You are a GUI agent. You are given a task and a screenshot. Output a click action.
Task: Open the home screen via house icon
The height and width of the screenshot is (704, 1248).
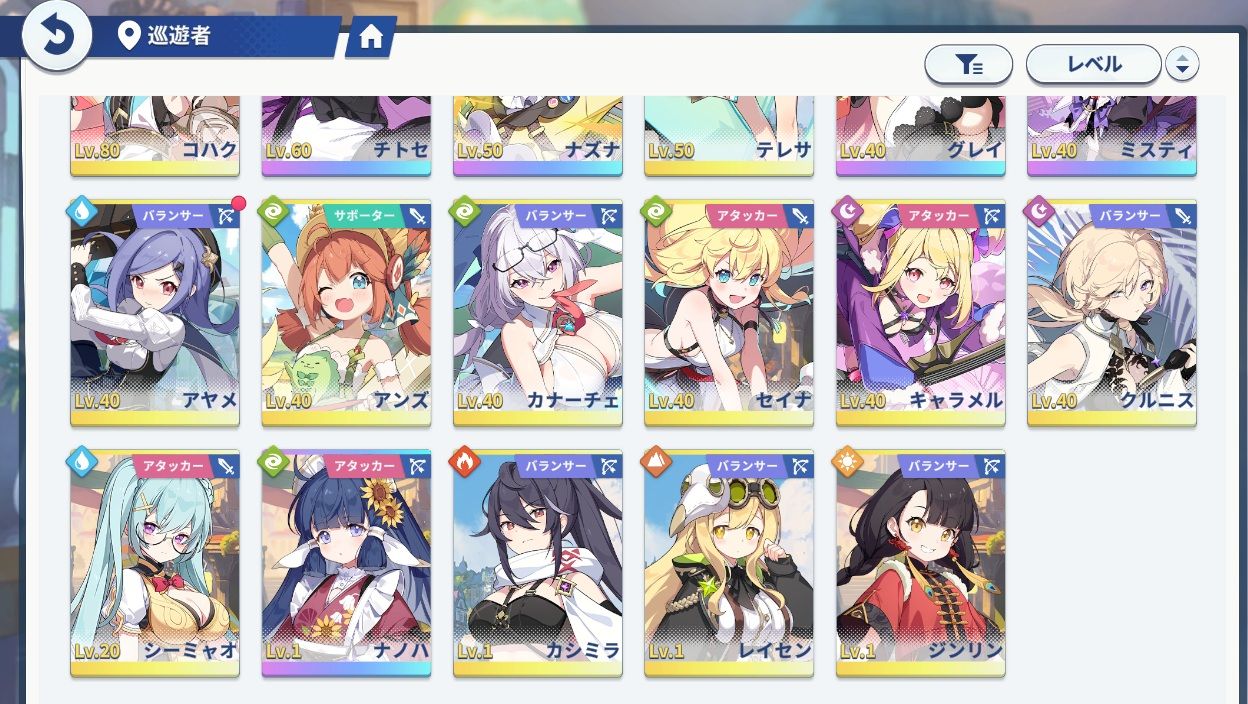coord(371,38)
